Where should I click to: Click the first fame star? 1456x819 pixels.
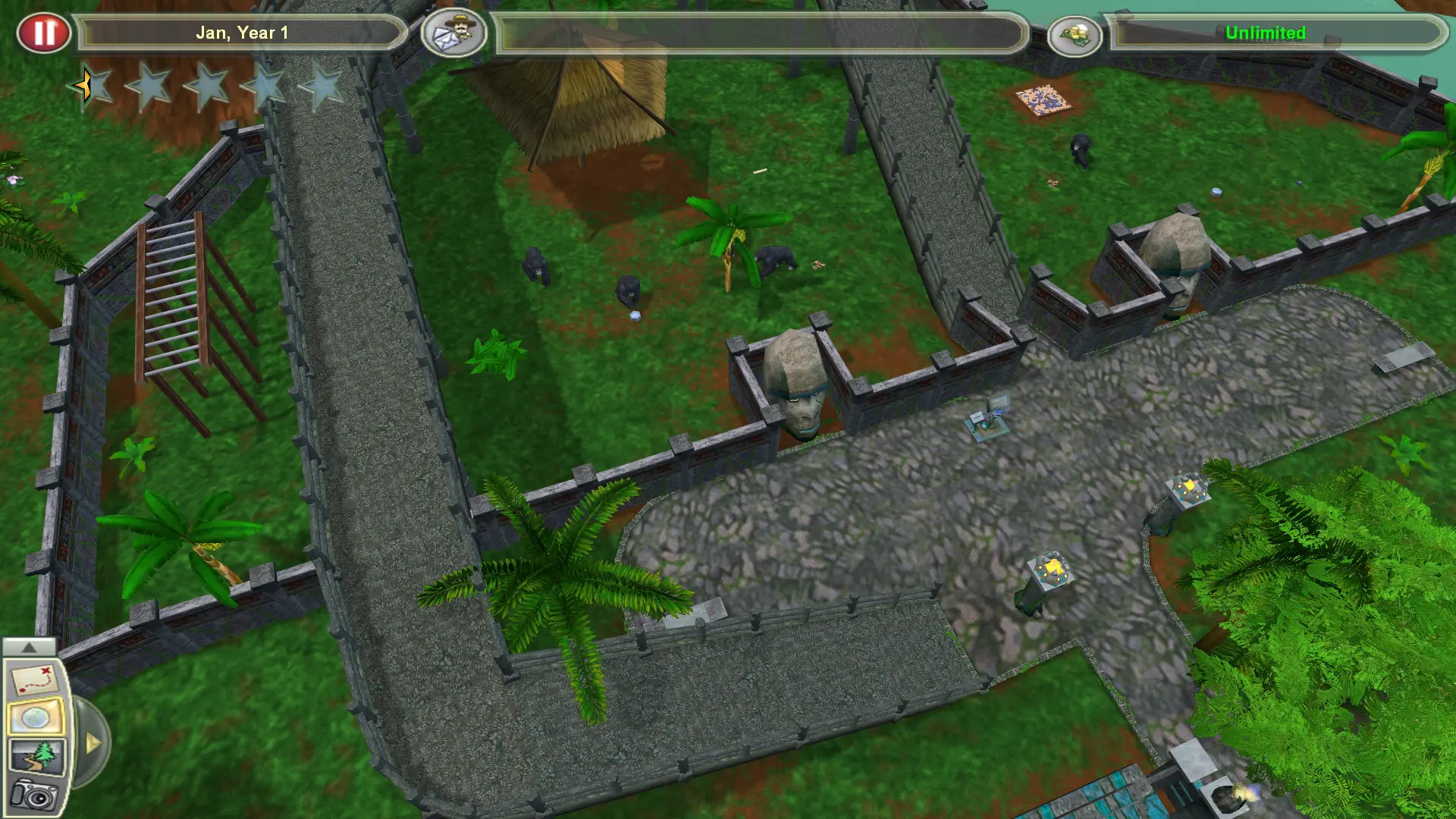89,87
